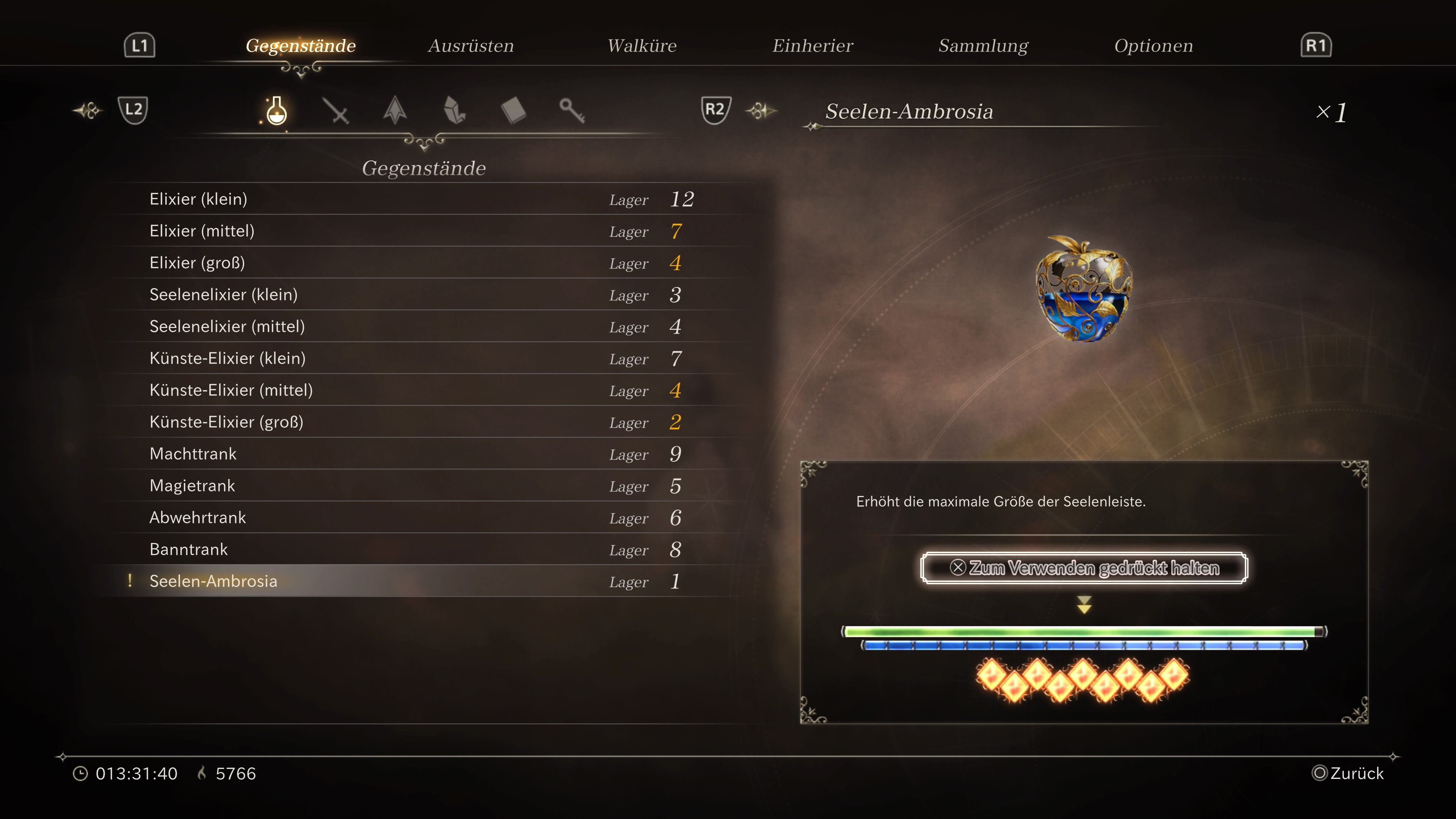
Task: Click the L2 shoulder button icon
Action: 133,110
